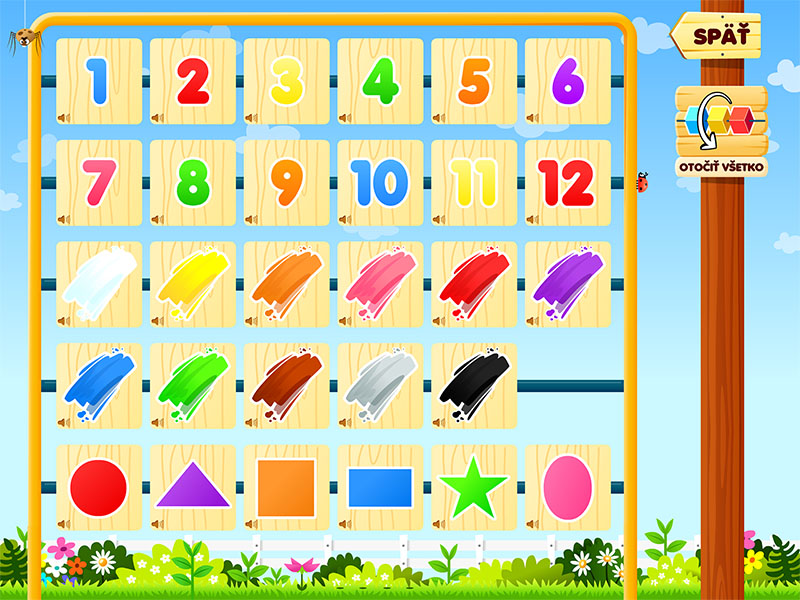Image resolution: width=800 pixels, height=600 pixels.
Task: Tap the black paint stroke tile
Action: click(x=474, y=386)
